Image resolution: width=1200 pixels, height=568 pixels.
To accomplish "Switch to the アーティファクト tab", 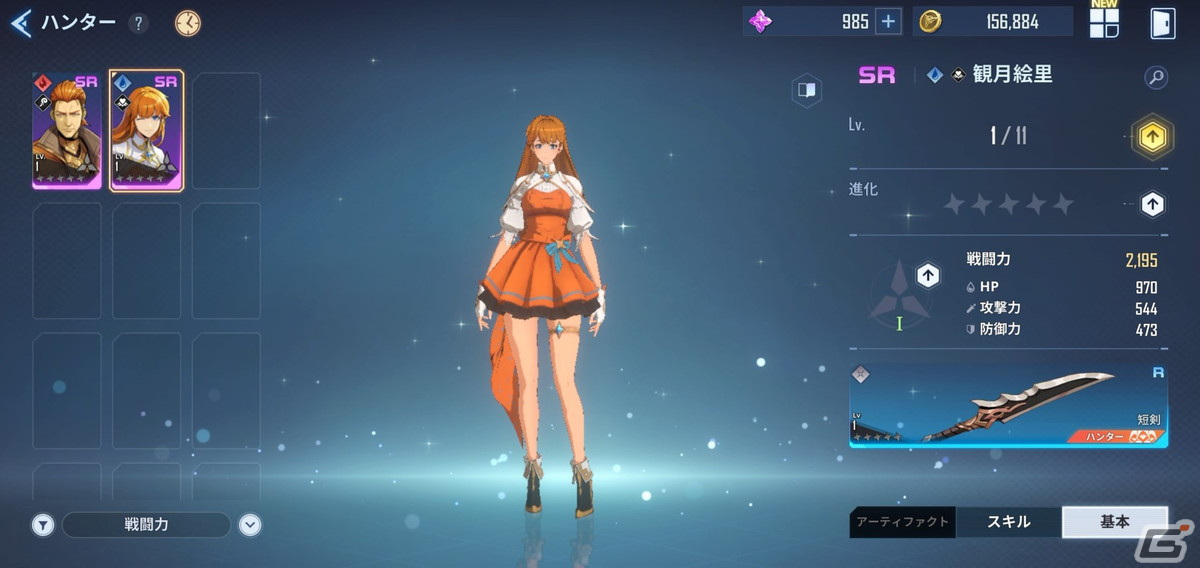I will 902,522.
